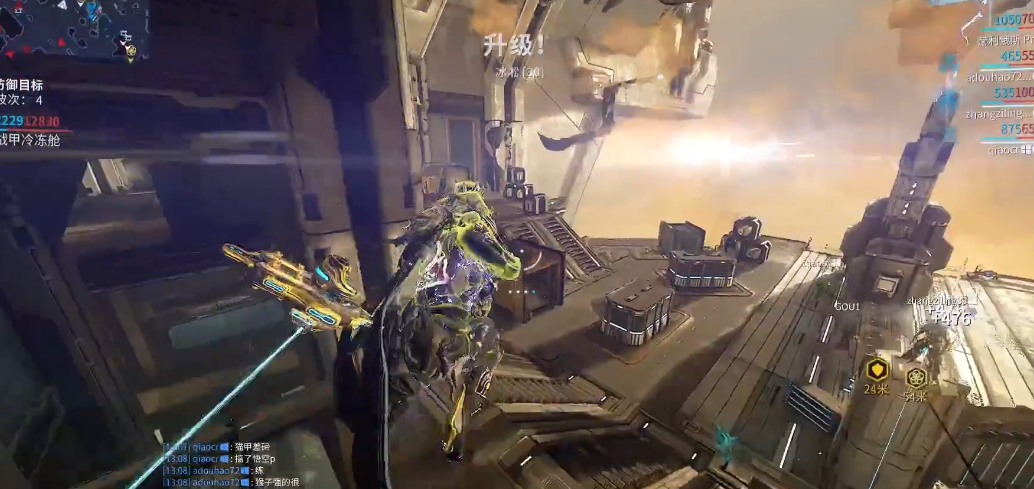Image resolution: width=1034 pixels, height=489 pixels.
Task: Click the 54米 waypoint marker
Action: pyautogui.click(x=916, y=377)
